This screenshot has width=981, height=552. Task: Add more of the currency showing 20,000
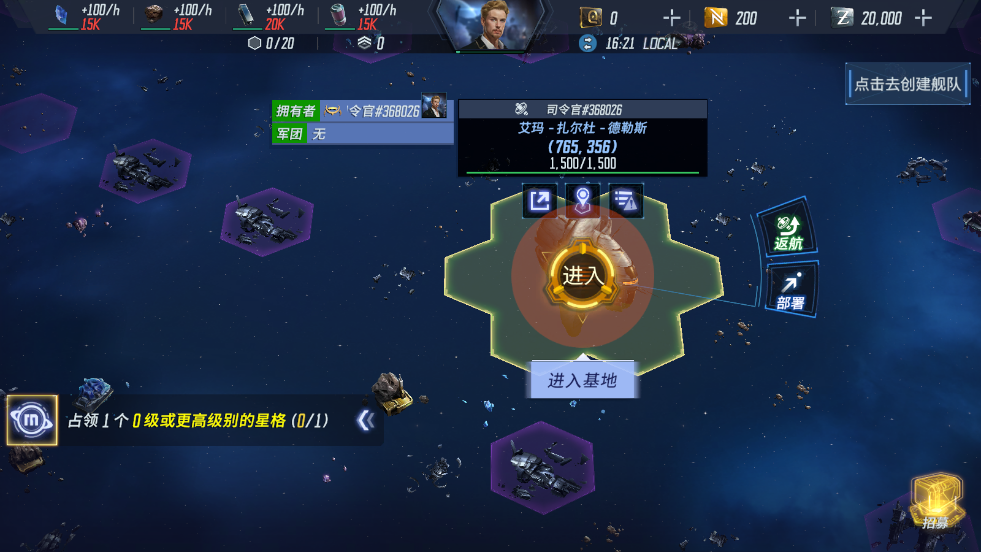point(923,18)
